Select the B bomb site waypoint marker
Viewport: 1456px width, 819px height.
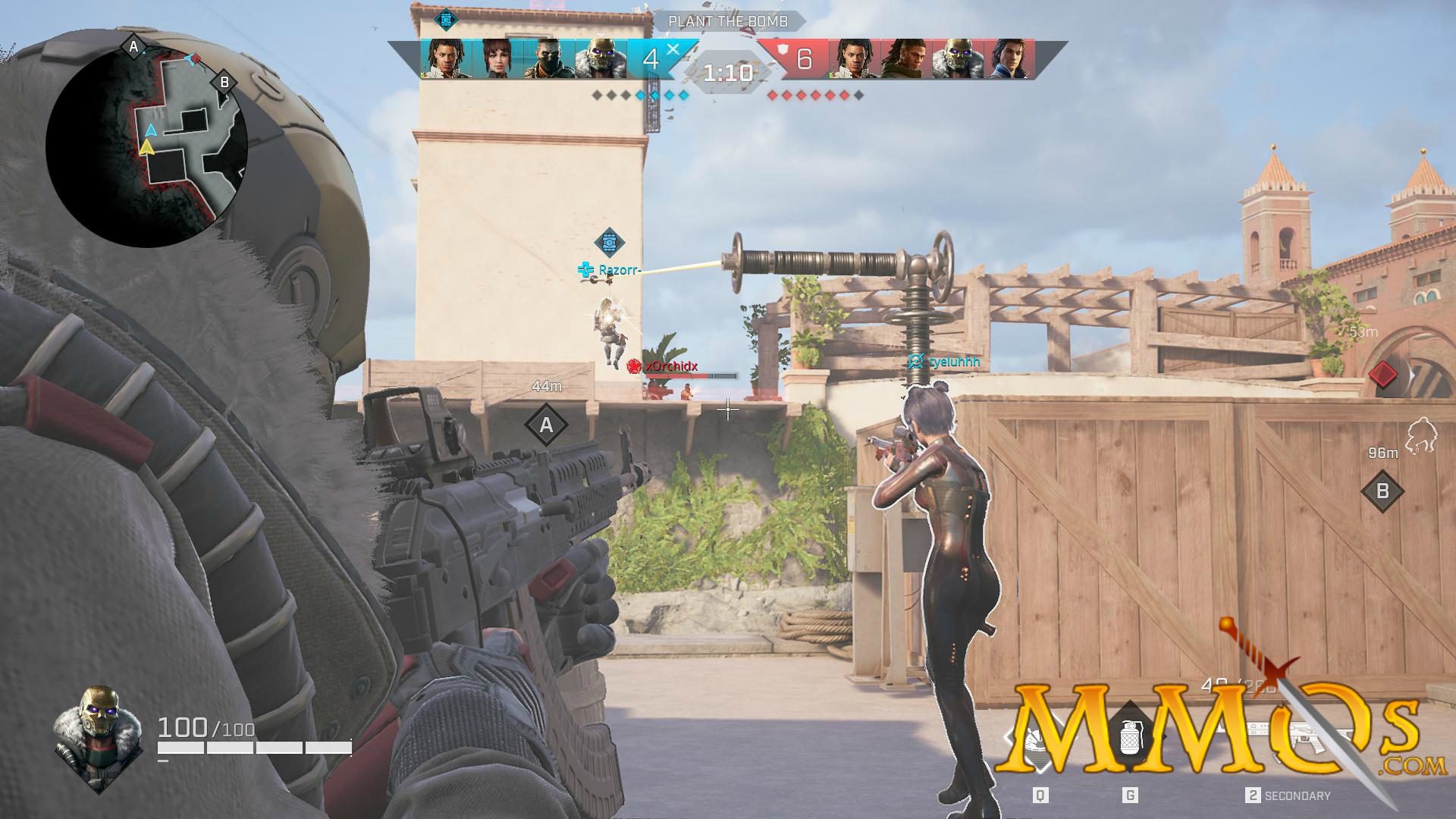[x=1382, y=491]
